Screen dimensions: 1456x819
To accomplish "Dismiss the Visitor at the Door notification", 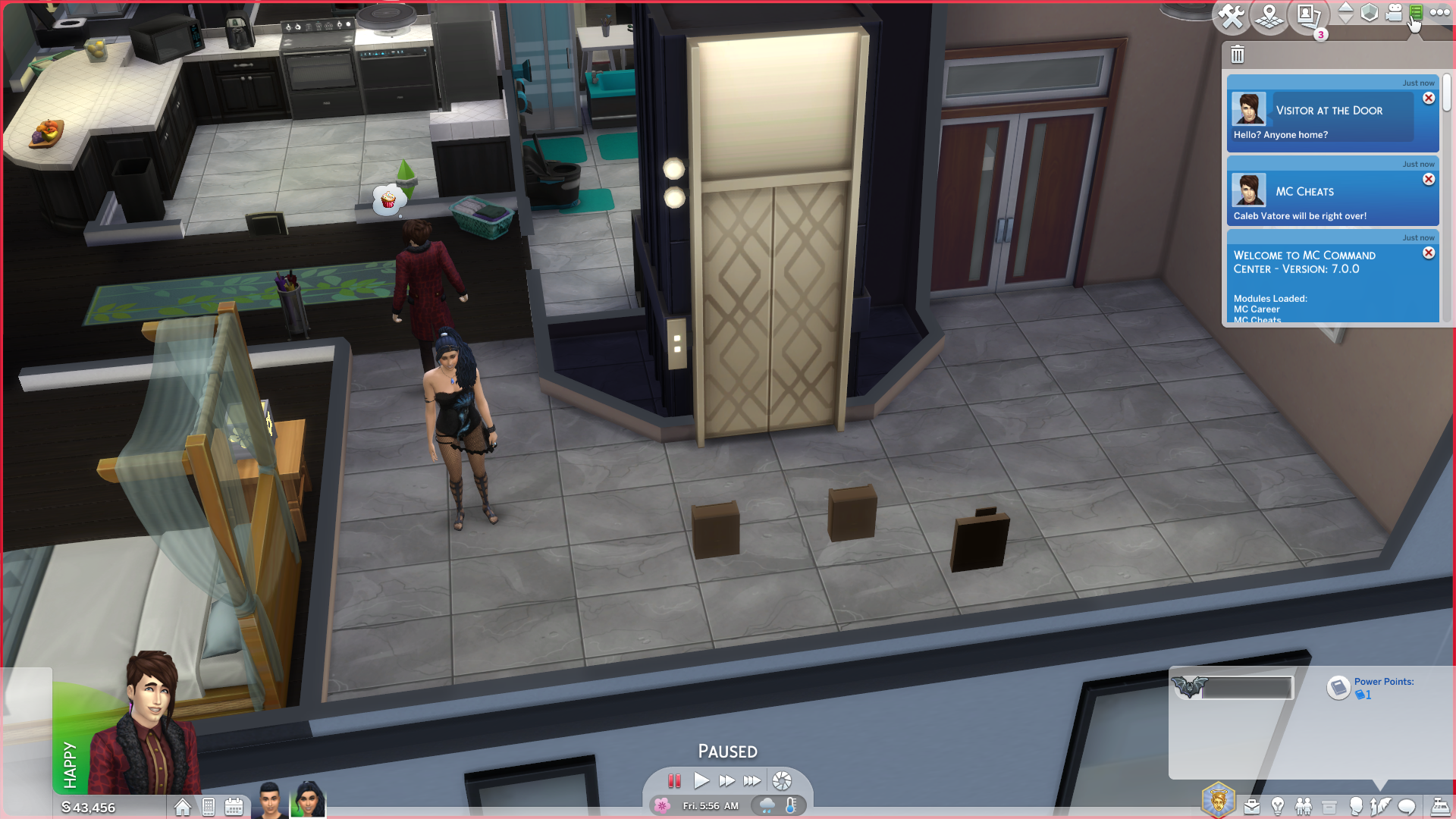I will [x=1429, y=99].
